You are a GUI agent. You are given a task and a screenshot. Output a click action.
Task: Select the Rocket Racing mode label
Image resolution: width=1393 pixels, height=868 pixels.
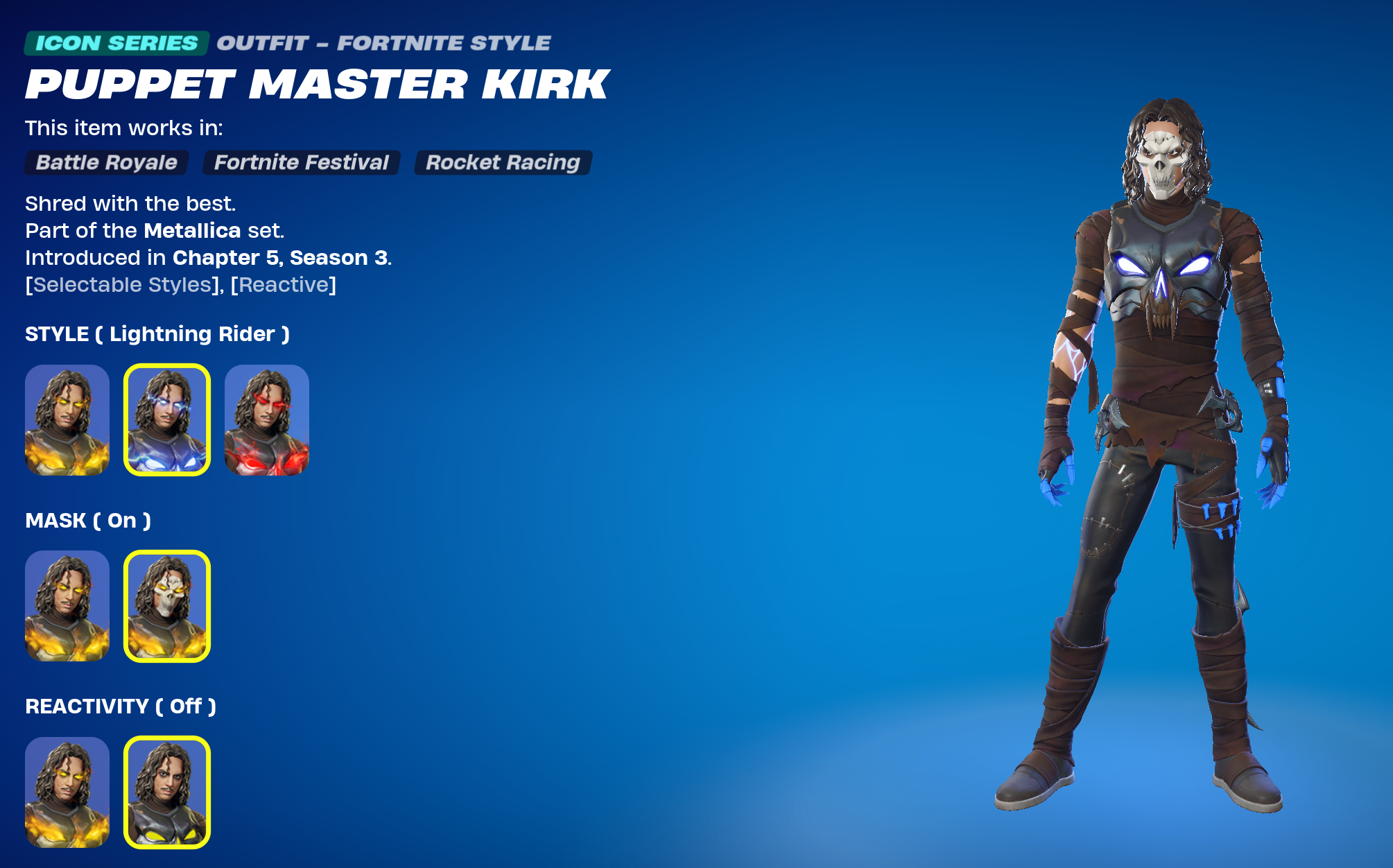coord(501,163)
